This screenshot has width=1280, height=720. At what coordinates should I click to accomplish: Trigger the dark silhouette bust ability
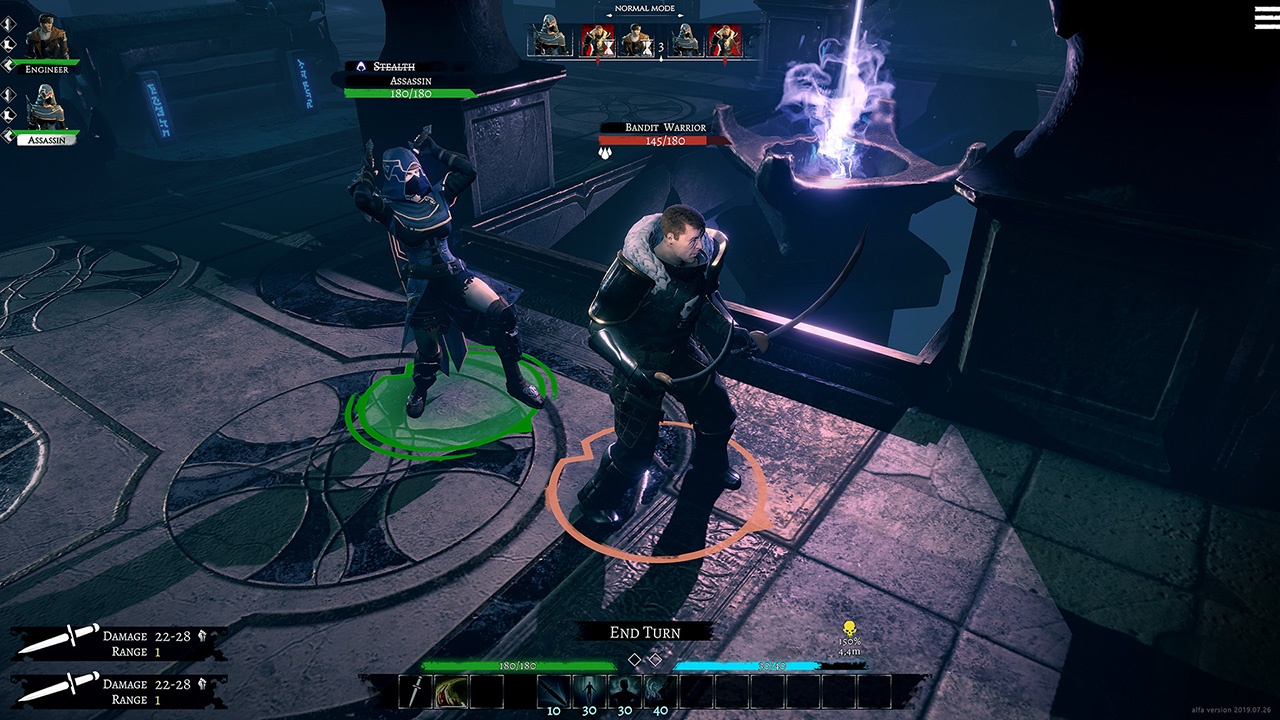tap(623, 691)
